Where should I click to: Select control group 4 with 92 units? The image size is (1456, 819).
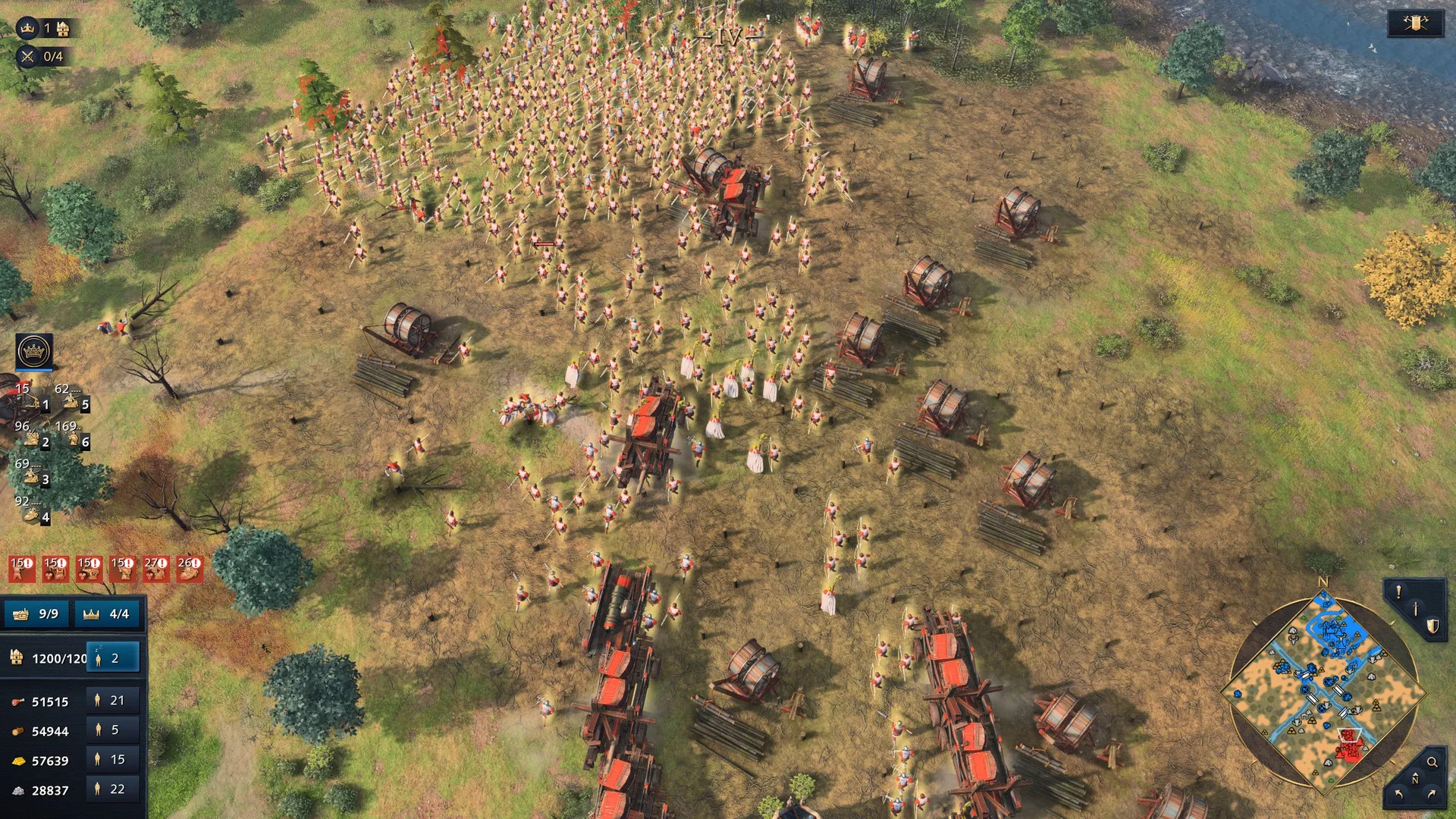(x=32, y=510)
